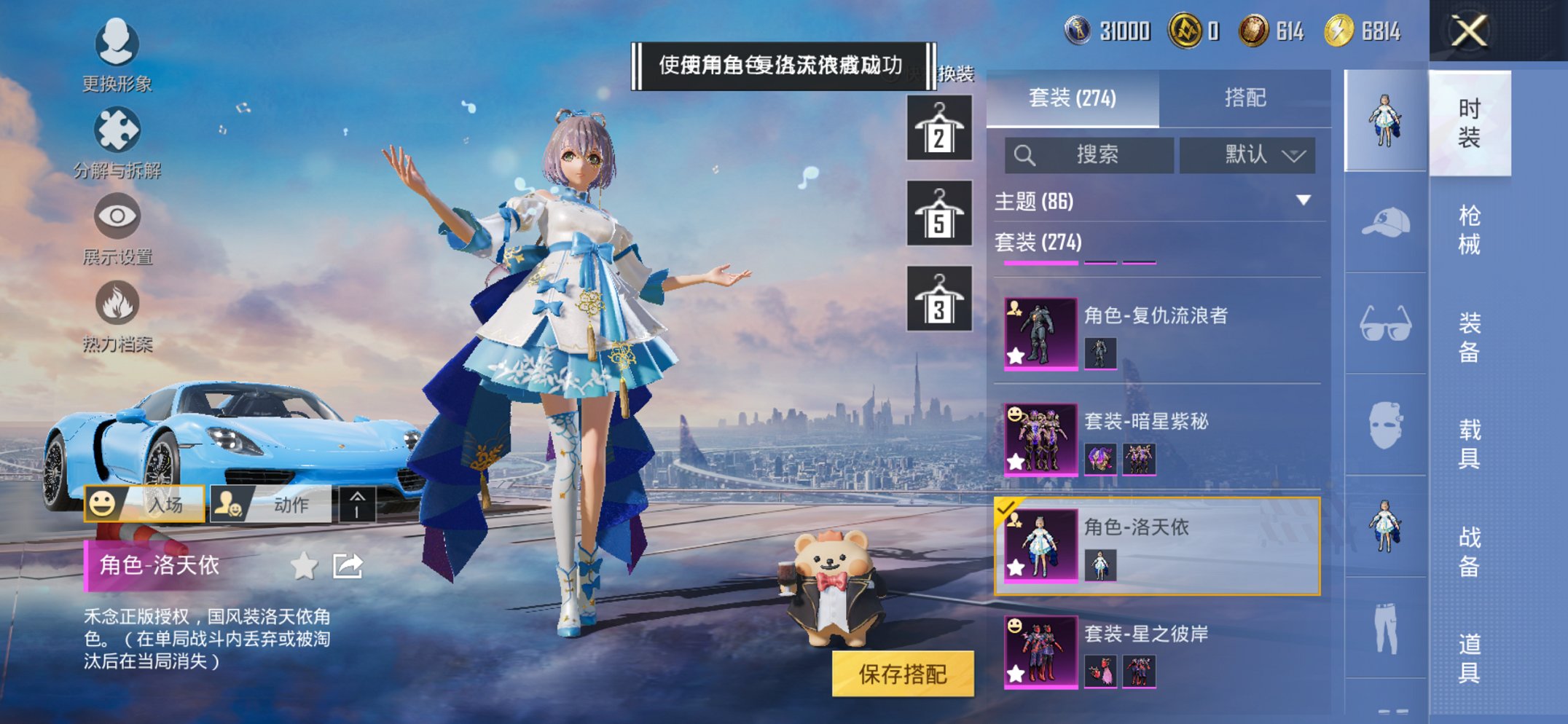1568x724 pixels.
Task: Open the 更换形象 appearance change panel
Action: [117, 58]
